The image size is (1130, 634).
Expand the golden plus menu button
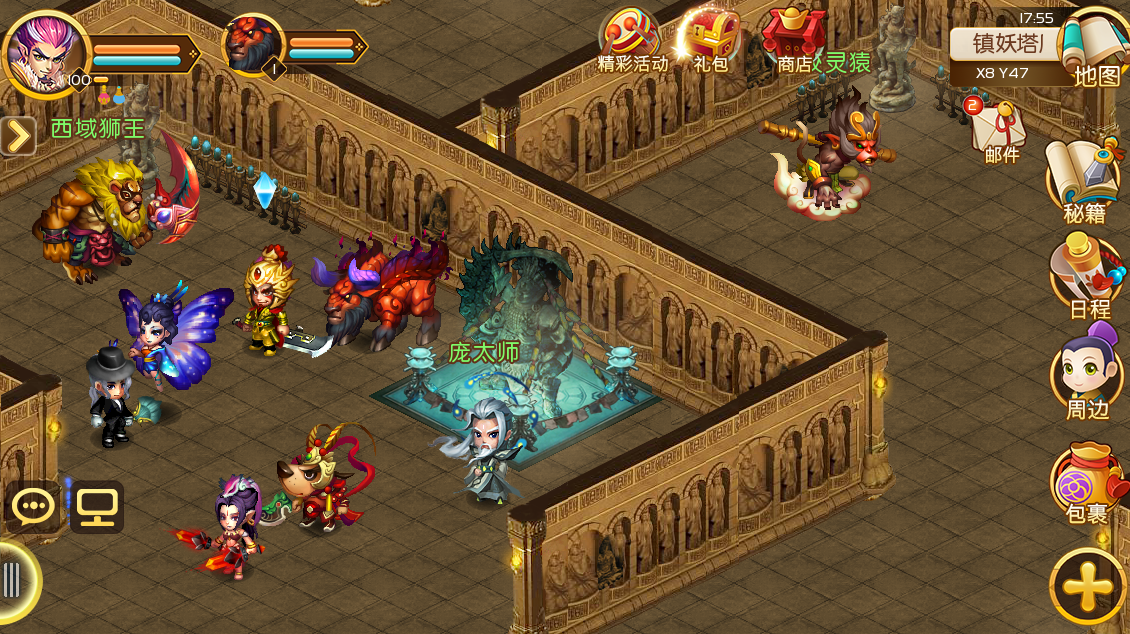point(1088,587)
